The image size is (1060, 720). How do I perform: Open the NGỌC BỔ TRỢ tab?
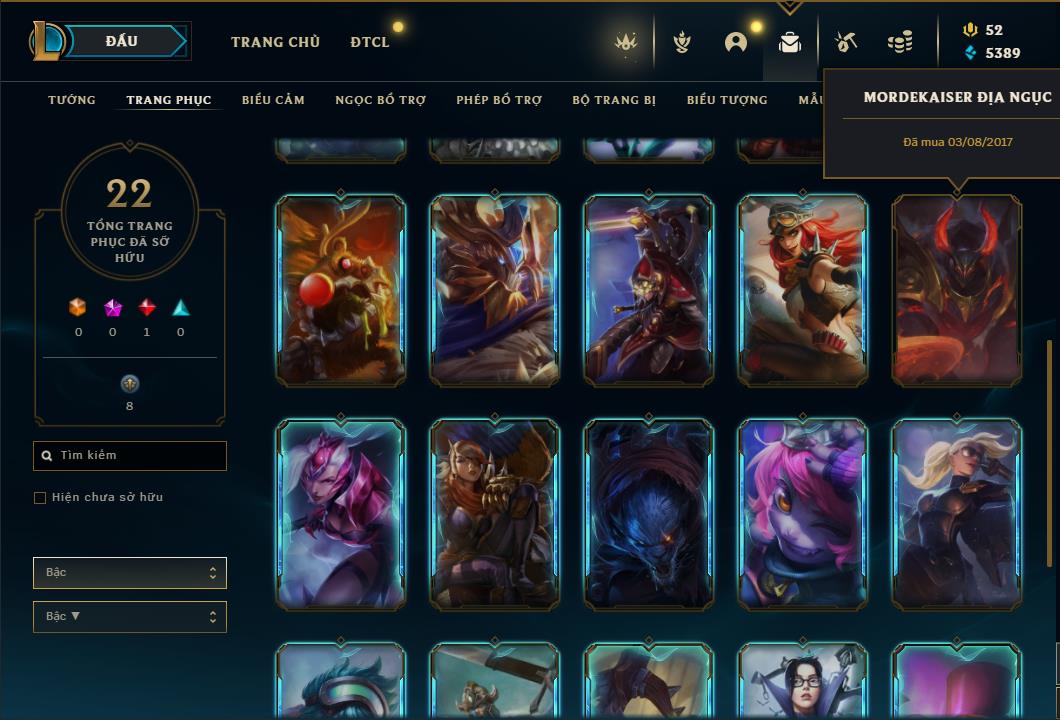[380, 100]
